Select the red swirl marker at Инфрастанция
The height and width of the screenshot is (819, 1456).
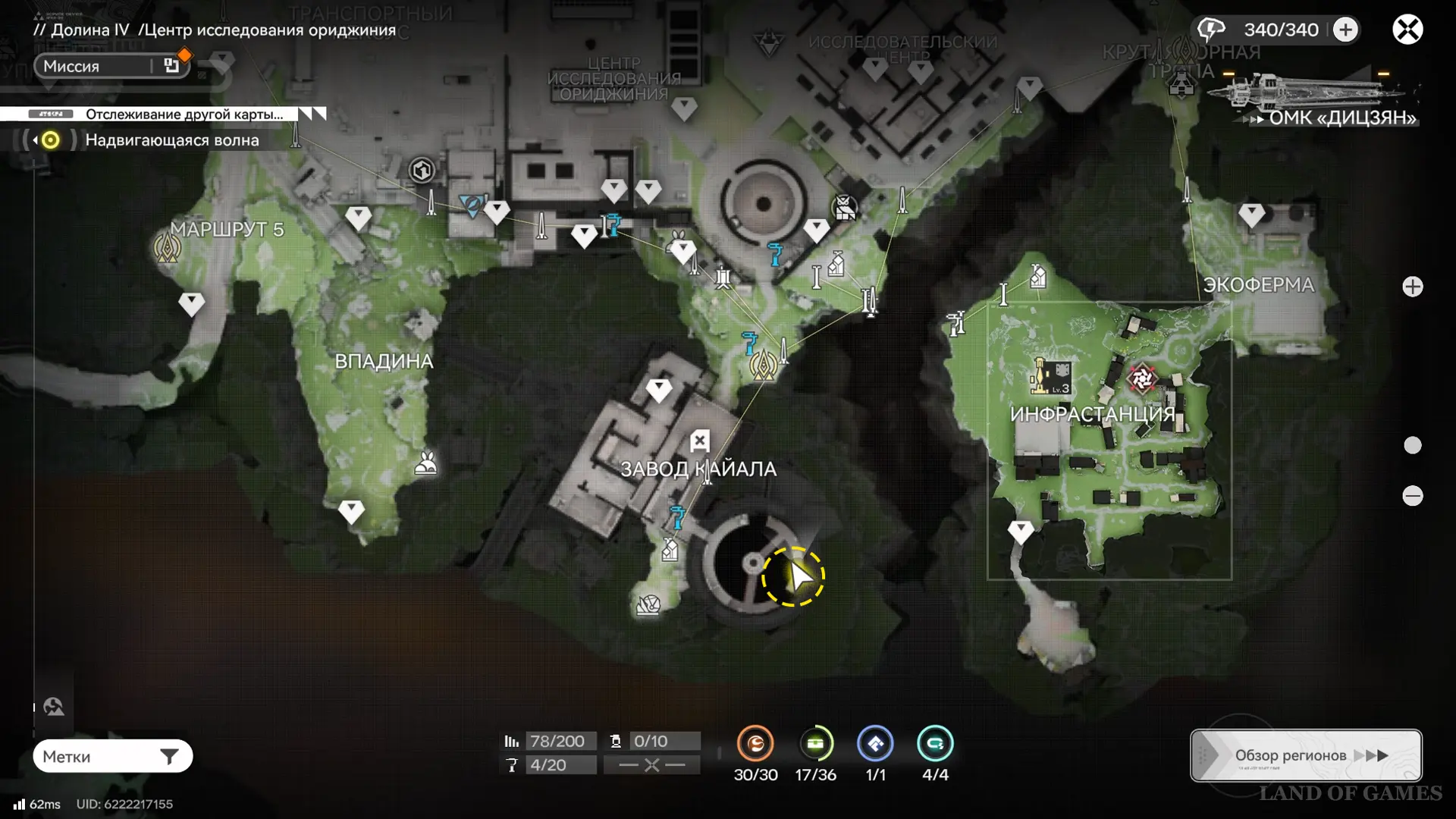[x=1141, y=378]
